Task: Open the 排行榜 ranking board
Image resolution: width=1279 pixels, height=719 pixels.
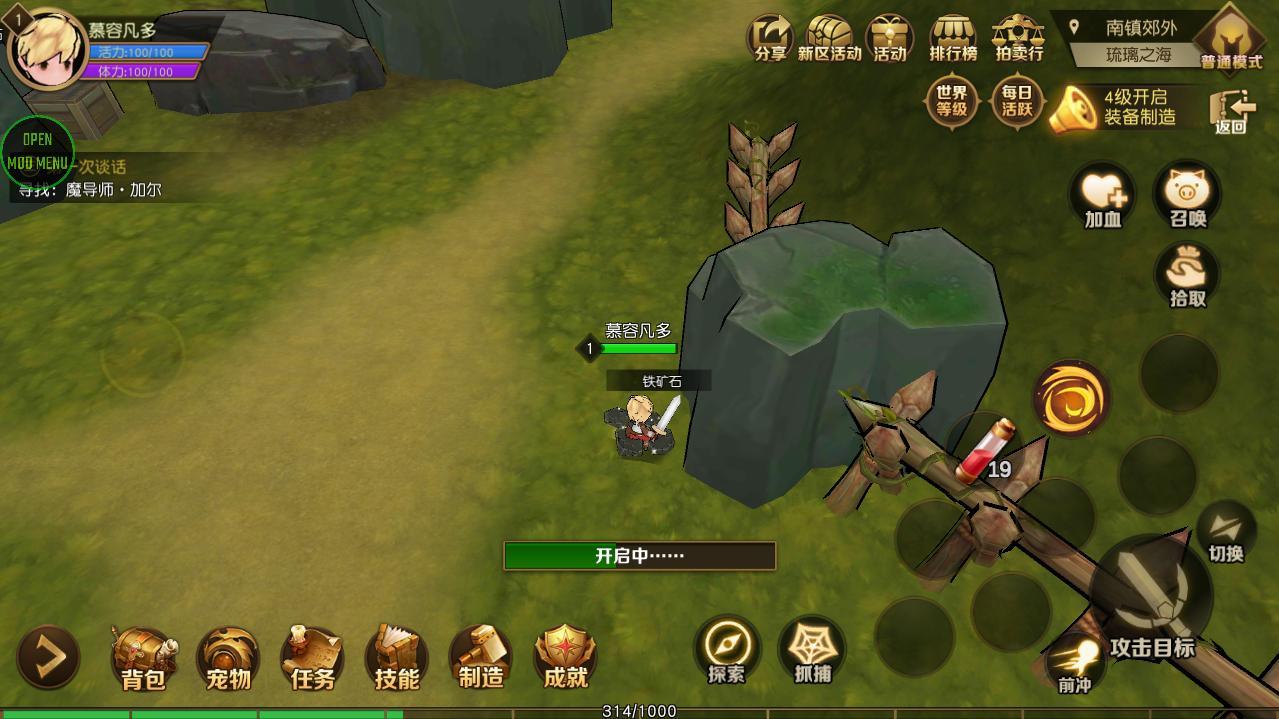Action: click(952, 40)
